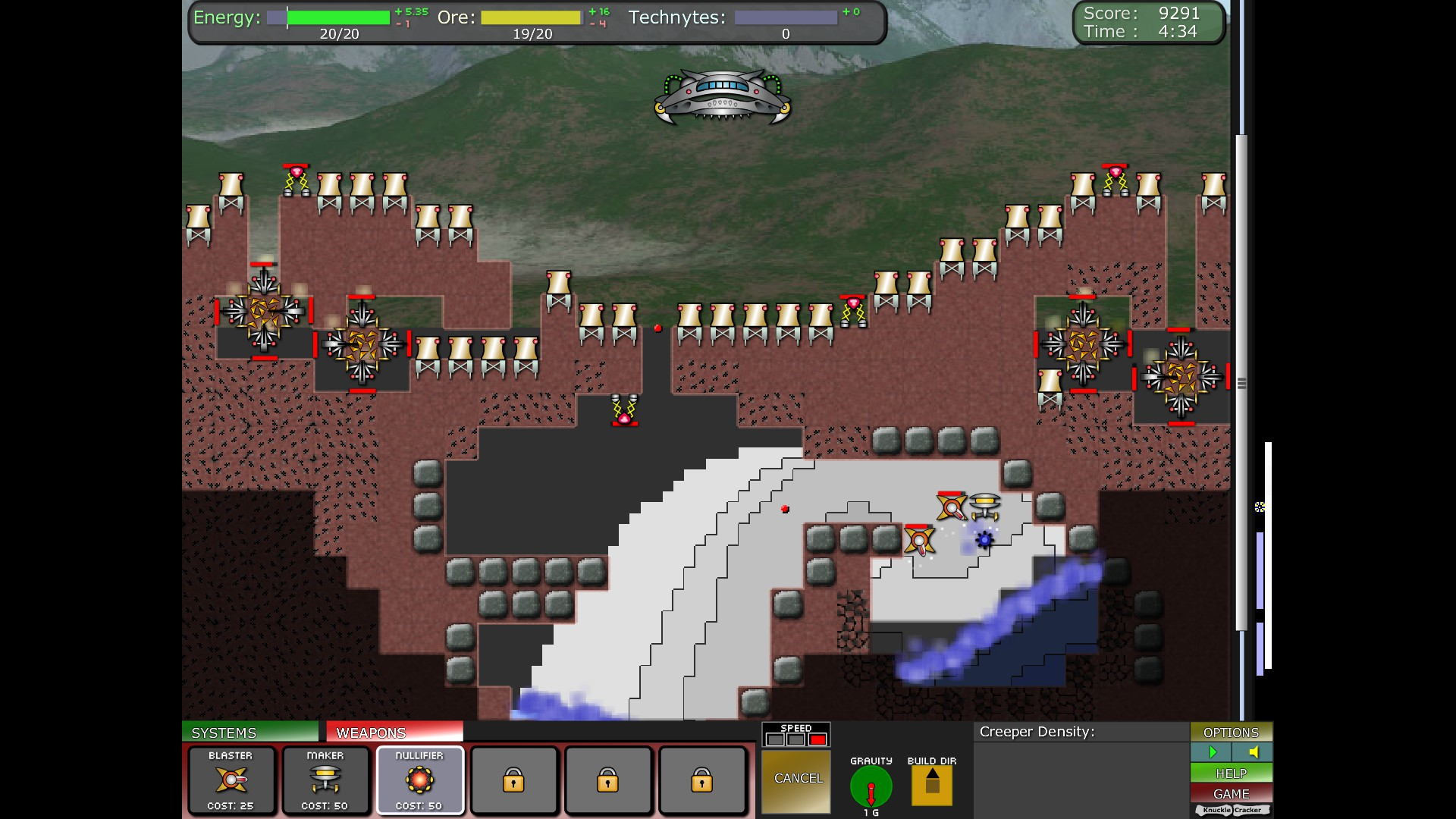
Task: Click the green play arrow button
Action: click(1211, 752)
